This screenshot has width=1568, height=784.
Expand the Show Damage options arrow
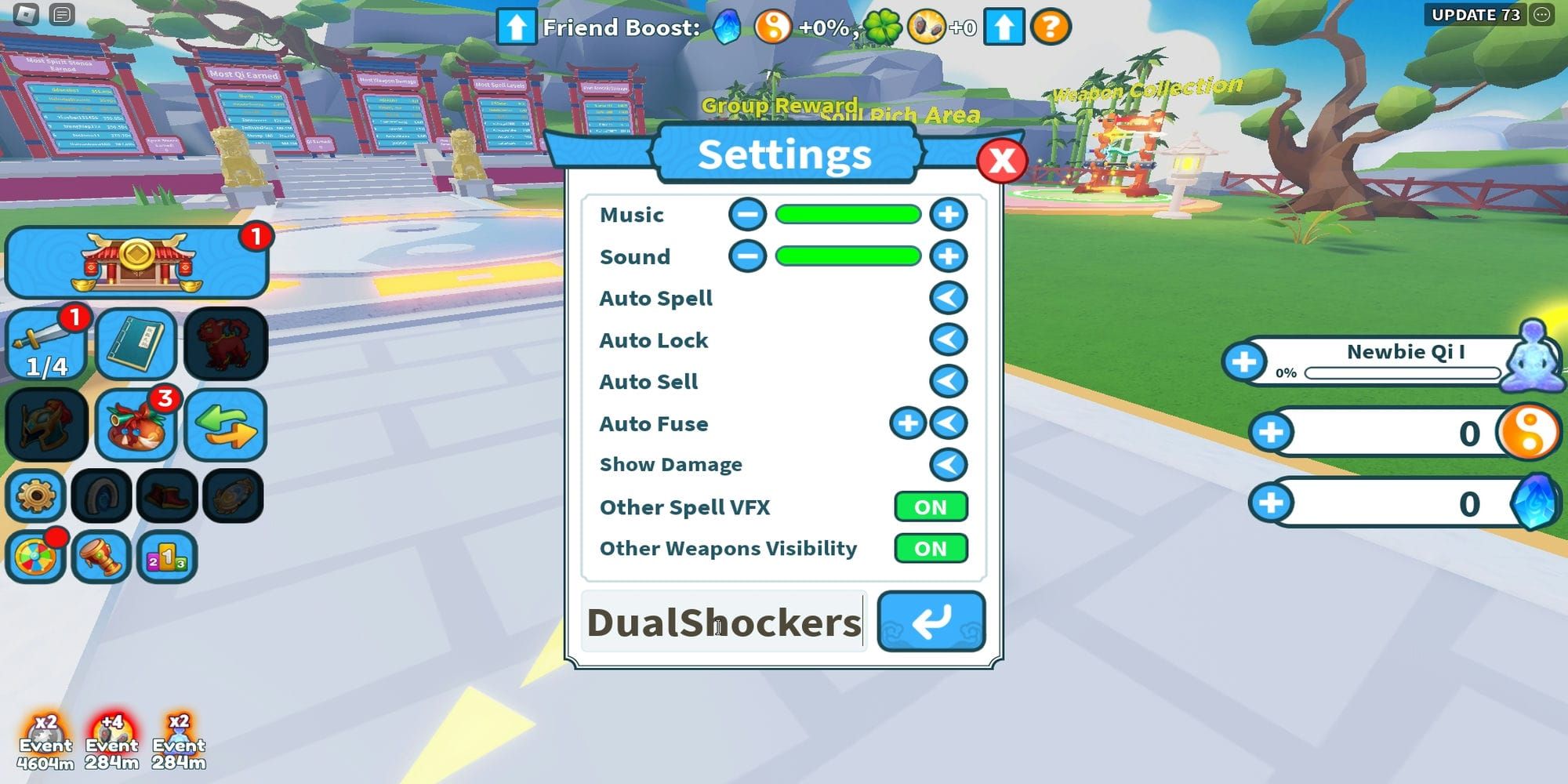click(x=947, y=464)
